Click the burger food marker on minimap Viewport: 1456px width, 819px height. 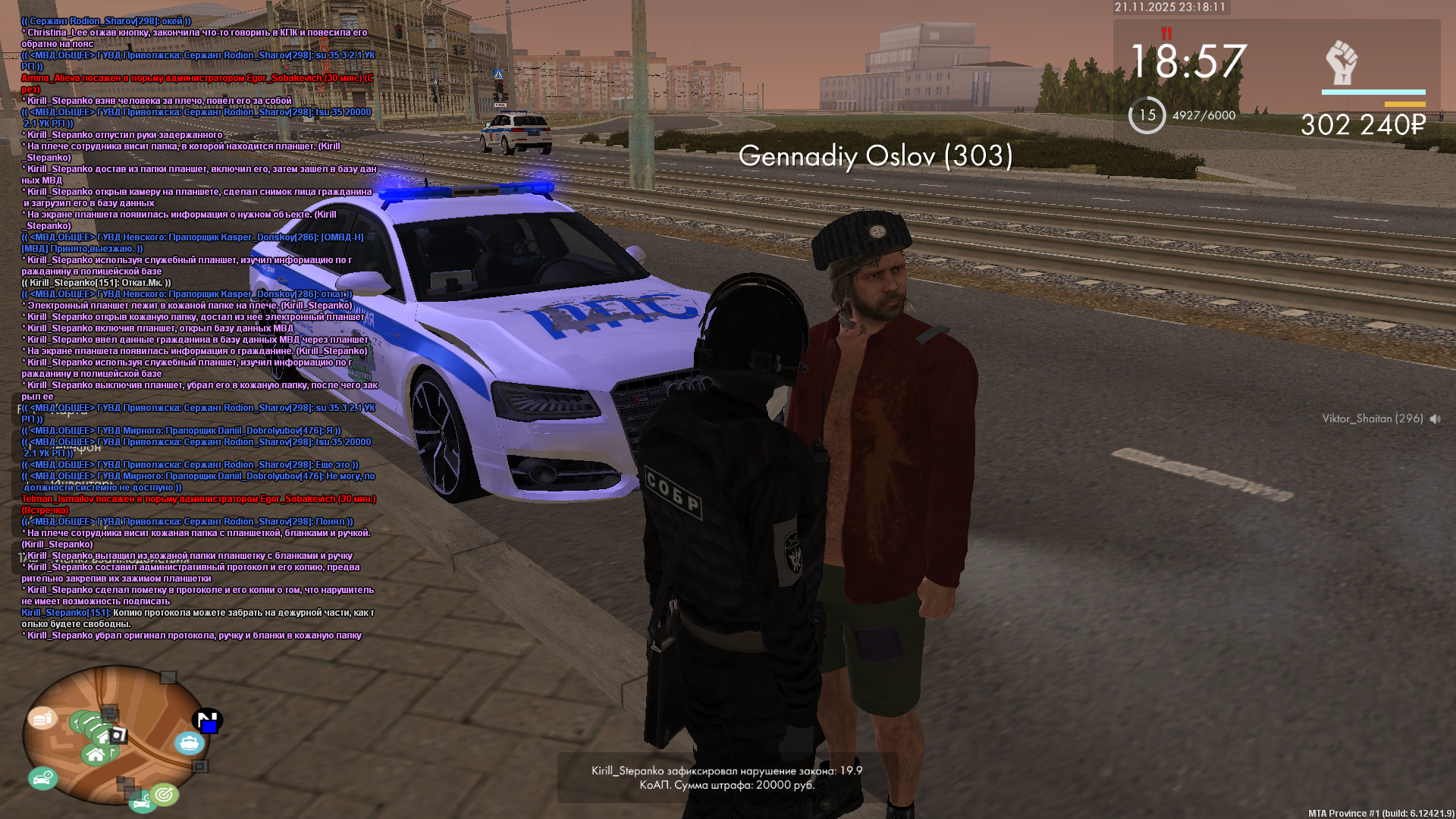coord(42,717)
